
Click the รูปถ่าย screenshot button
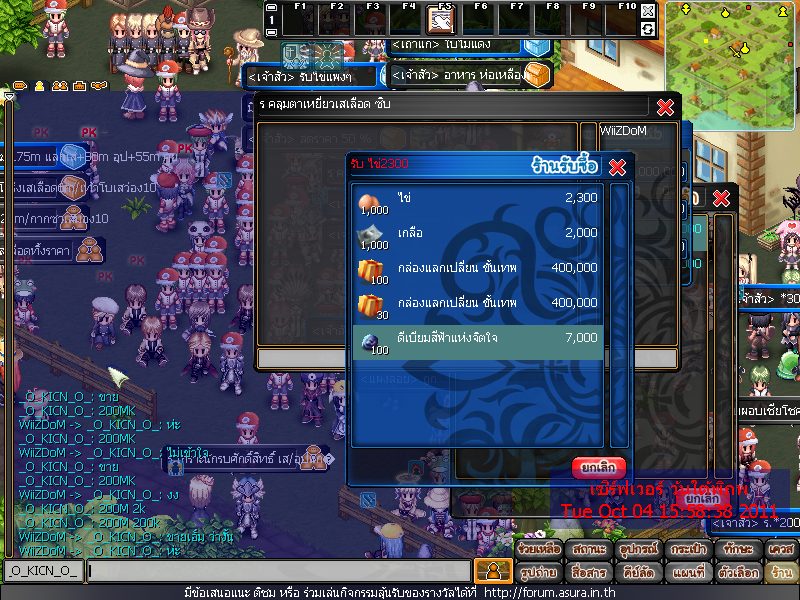541,573
